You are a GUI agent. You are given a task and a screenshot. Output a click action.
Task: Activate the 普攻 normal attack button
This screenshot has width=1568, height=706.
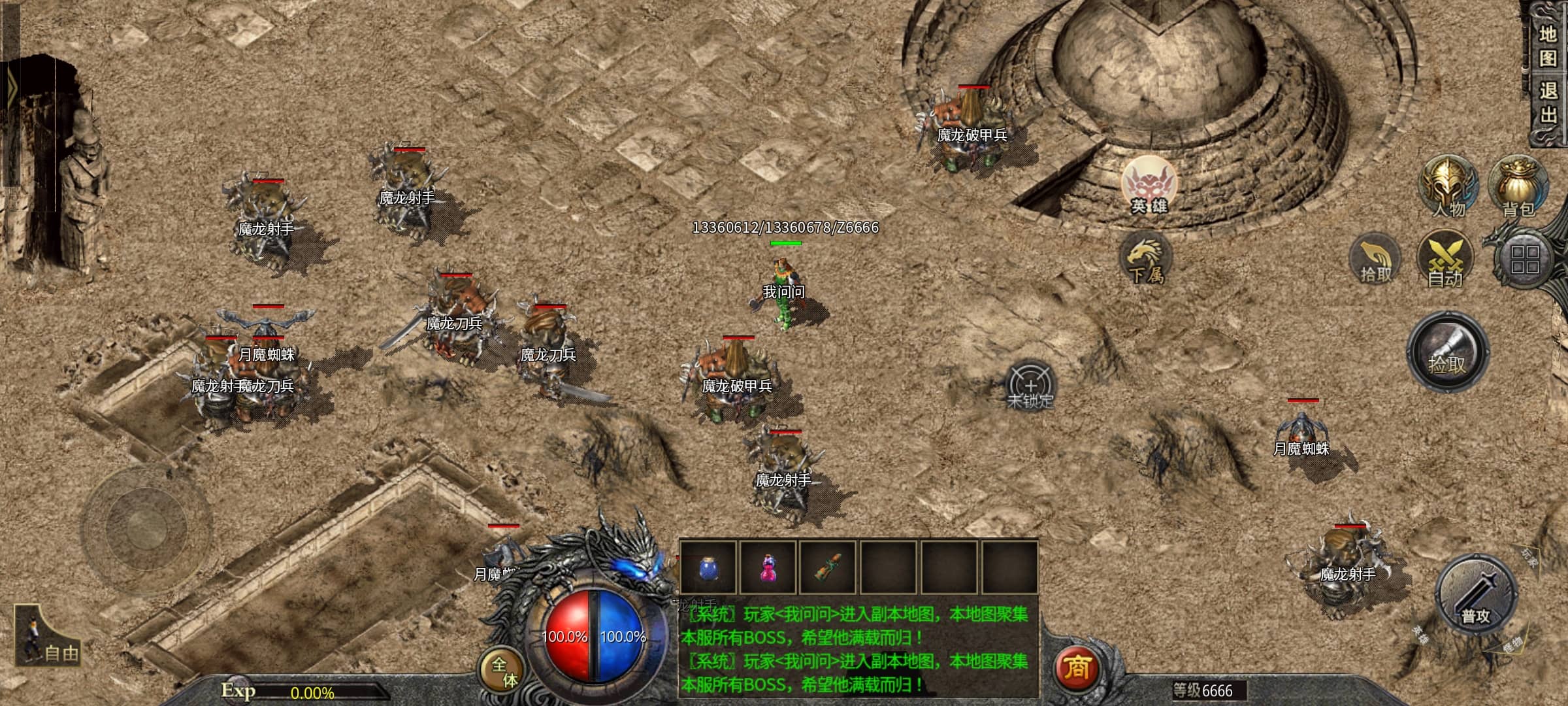[x=1475, y=596]
